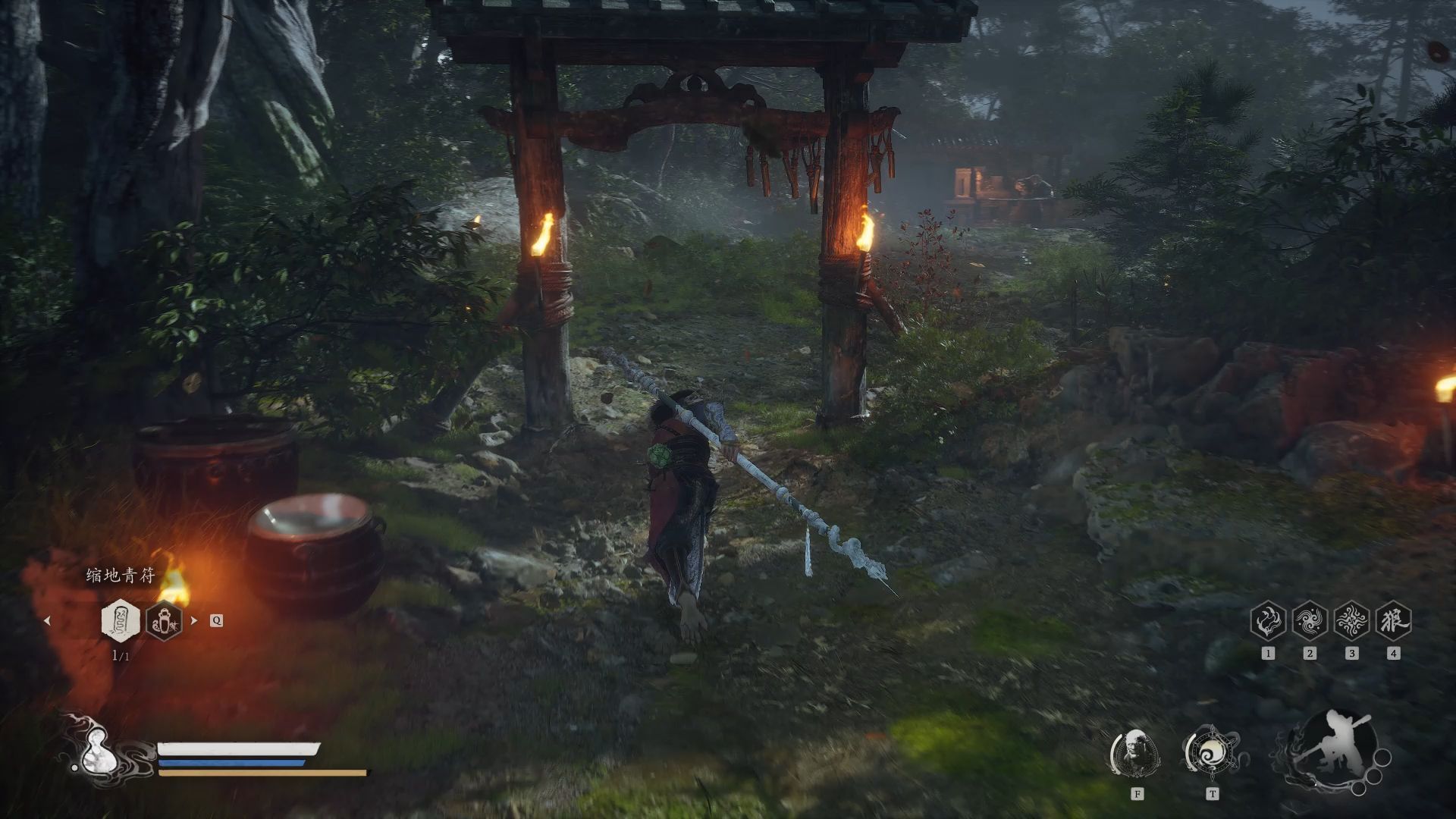Cycle quick items with the right arrow

tap(194, 620)
